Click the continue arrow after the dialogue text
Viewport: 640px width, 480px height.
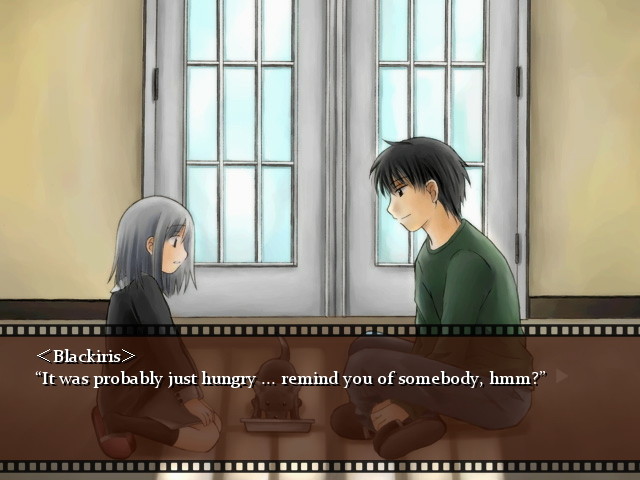pos(562,377)
